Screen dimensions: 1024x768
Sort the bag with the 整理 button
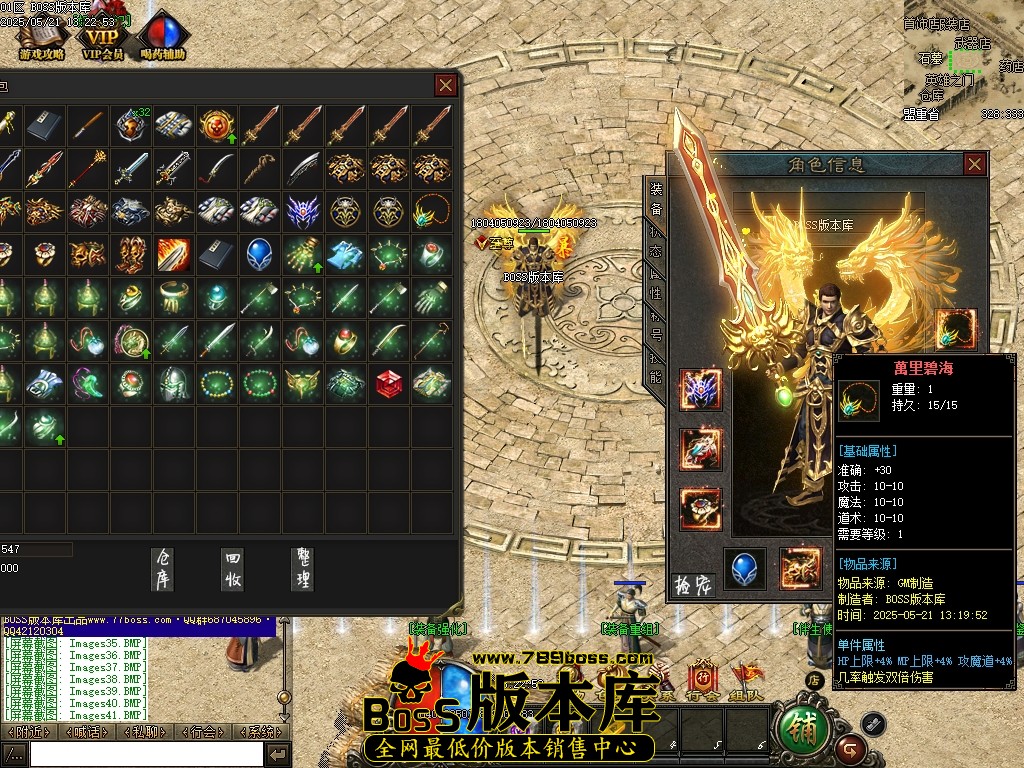[x=302, y=568]
